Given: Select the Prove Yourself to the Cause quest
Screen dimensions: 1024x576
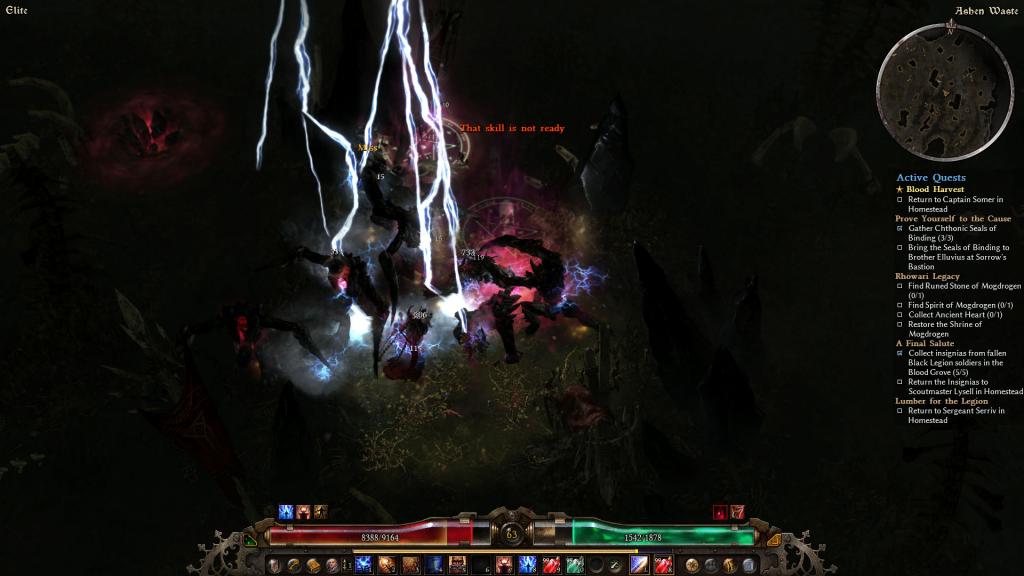Looking at the screenshot, I should (952, 218).
